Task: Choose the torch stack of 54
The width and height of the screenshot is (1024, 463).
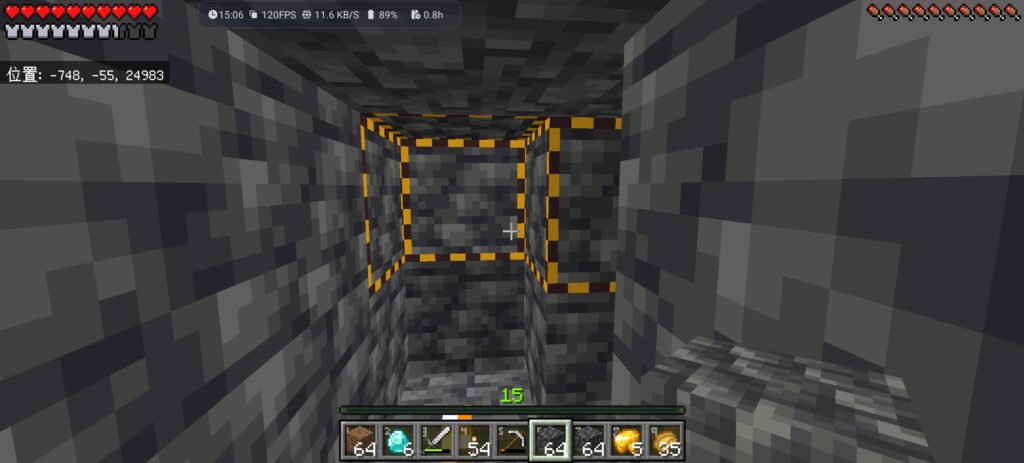Action: coord(475,439)
